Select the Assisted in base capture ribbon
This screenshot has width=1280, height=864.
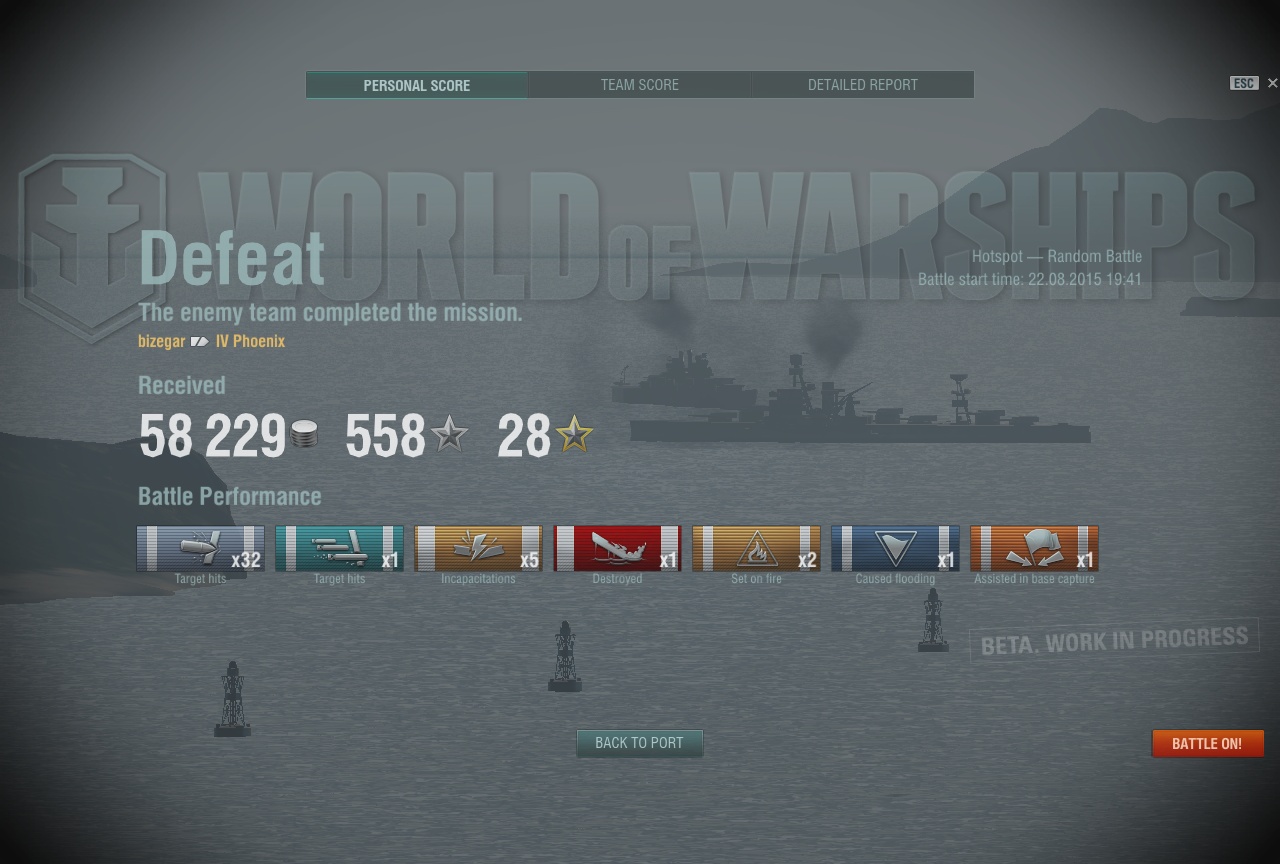tap(1034, 549)
